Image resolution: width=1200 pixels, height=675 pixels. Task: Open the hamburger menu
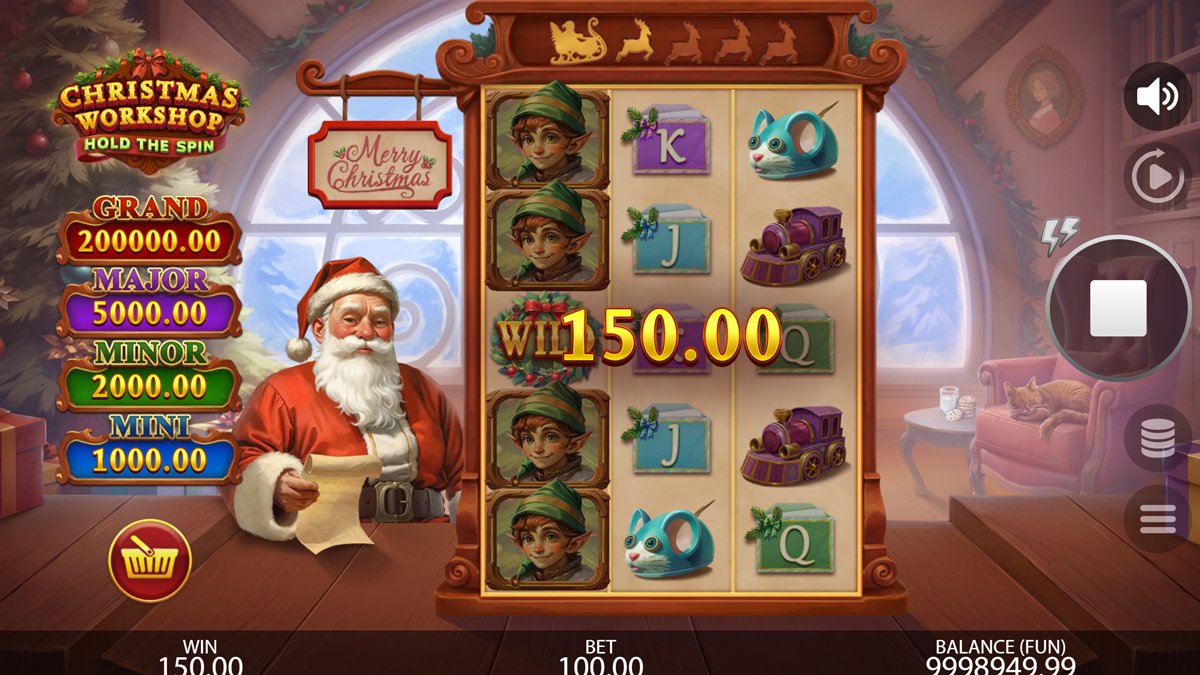coord(1157,518)
